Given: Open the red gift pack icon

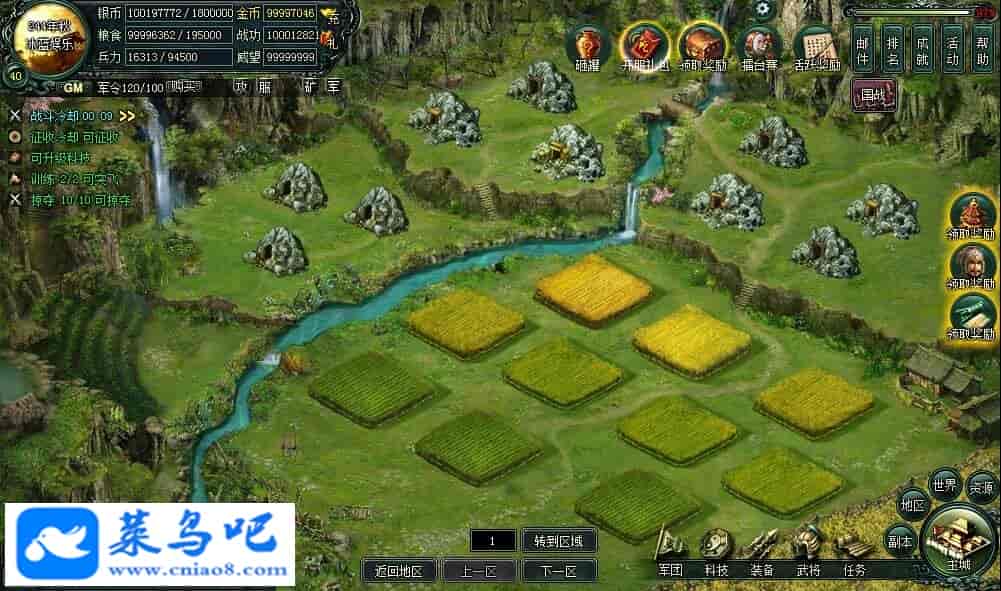Looking at the screenshot, I should click(x=644, y=45).
